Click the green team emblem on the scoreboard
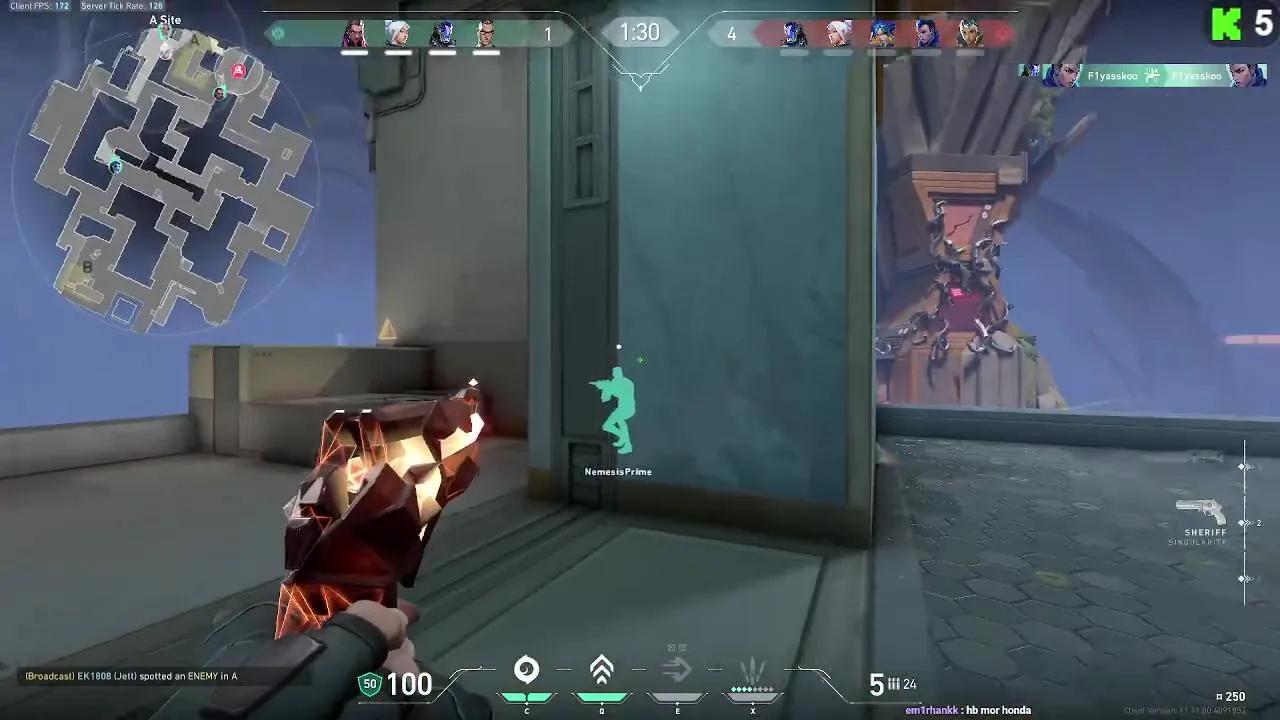Viewport: 1280px width, 720px height. tap(278, 32)
